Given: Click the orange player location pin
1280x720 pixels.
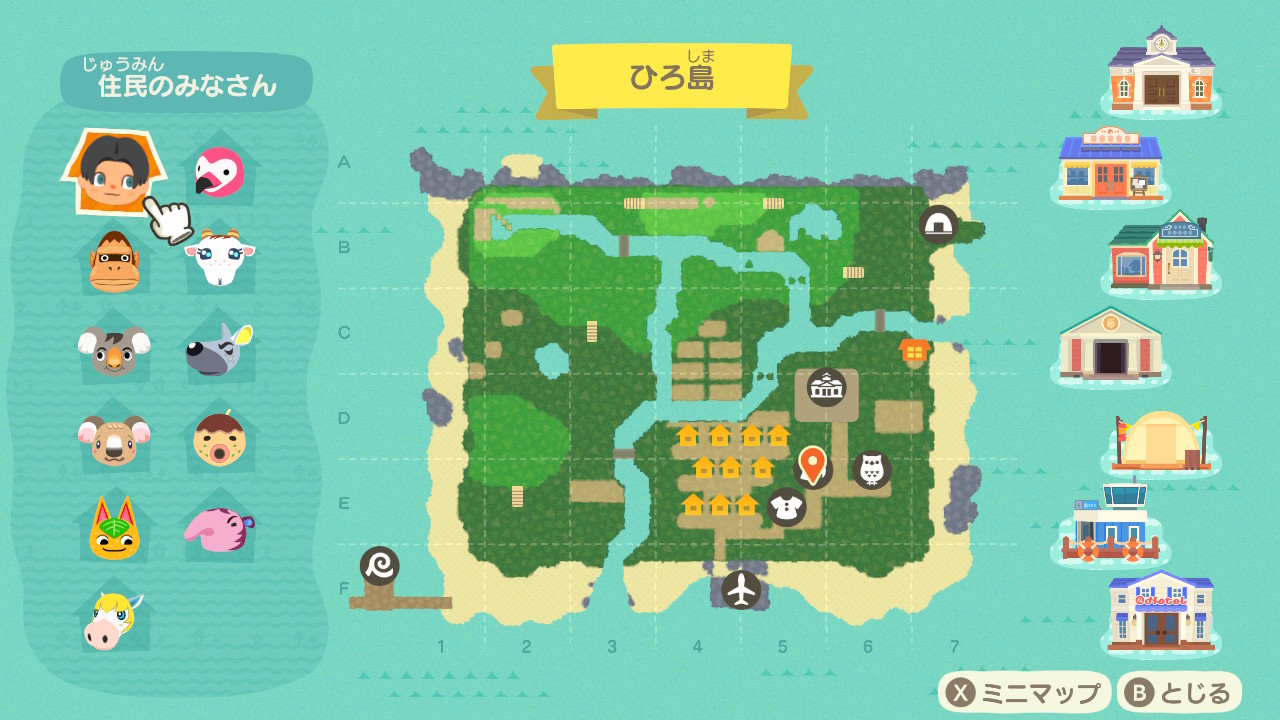Looking at the screenshot, I should click(812, 465).
